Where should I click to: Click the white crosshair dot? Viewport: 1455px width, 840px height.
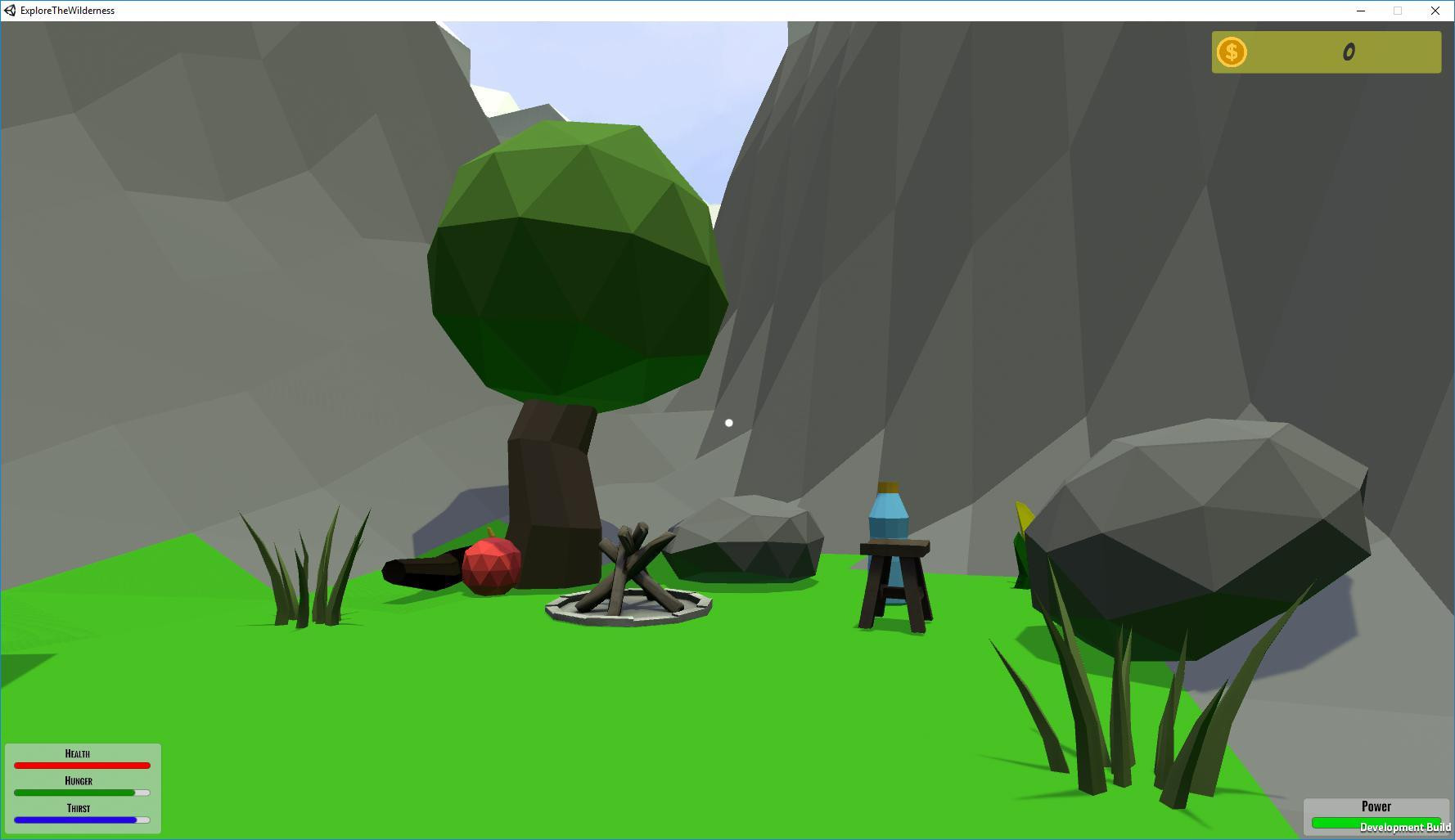pos(728,423)
